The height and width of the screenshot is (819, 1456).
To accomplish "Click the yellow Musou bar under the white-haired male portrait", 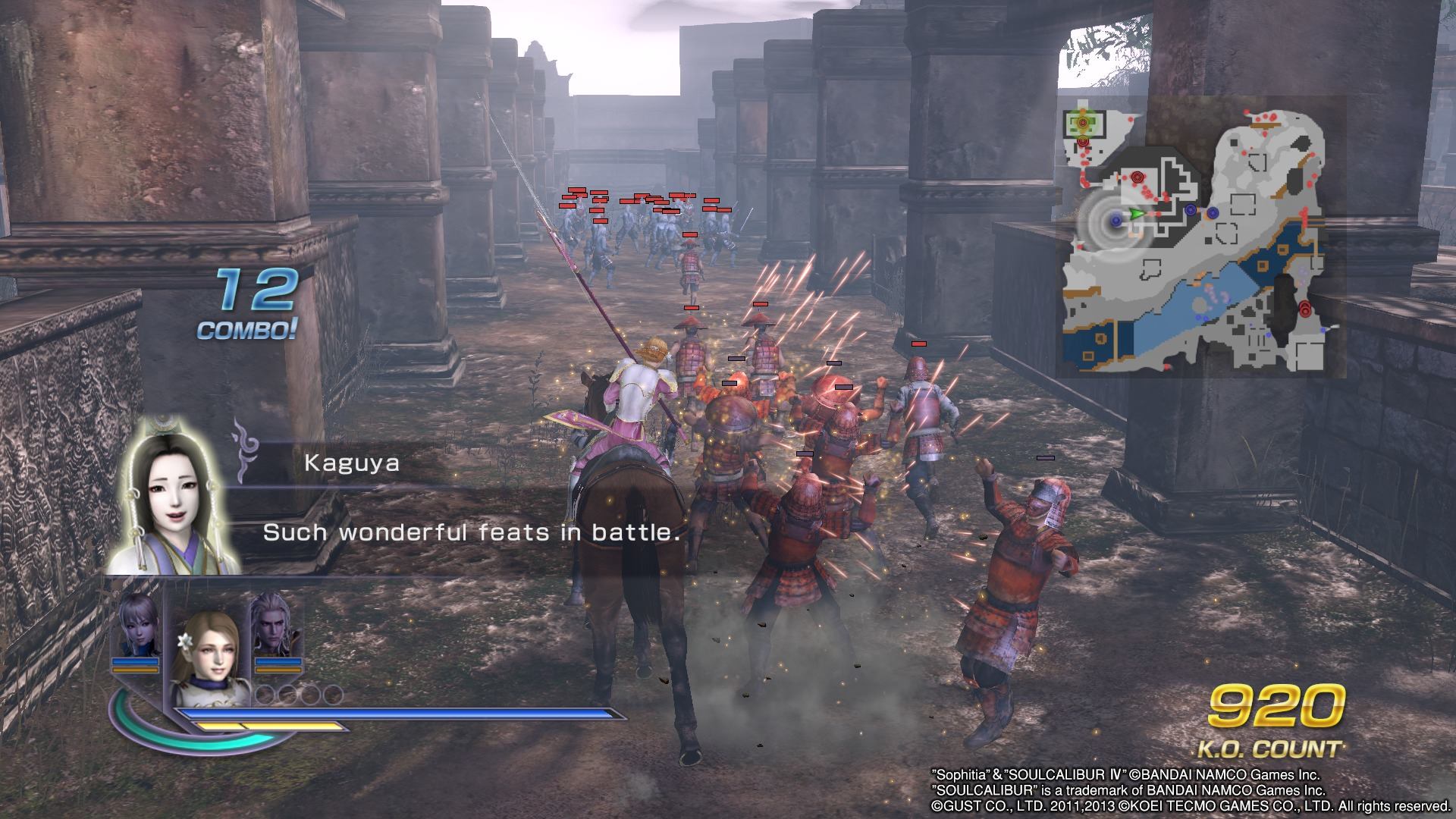I will (x=278, y=670).
